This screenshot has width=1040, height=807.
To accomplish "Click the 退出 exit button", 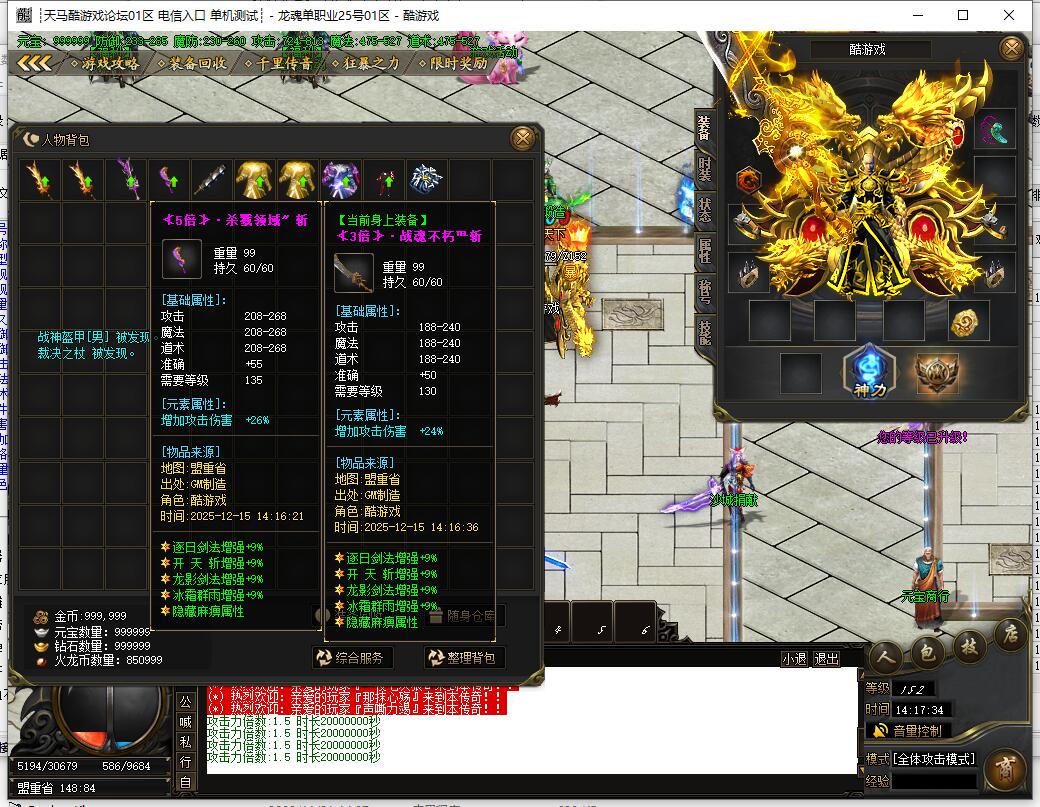I will [x=826, y=659].
